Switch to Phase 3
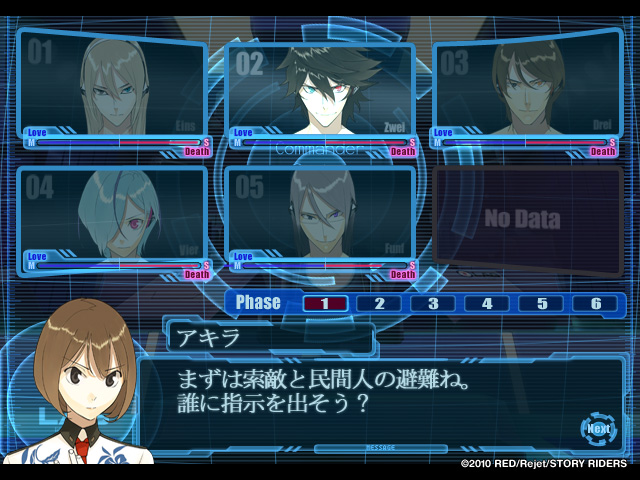 (433, 303)
